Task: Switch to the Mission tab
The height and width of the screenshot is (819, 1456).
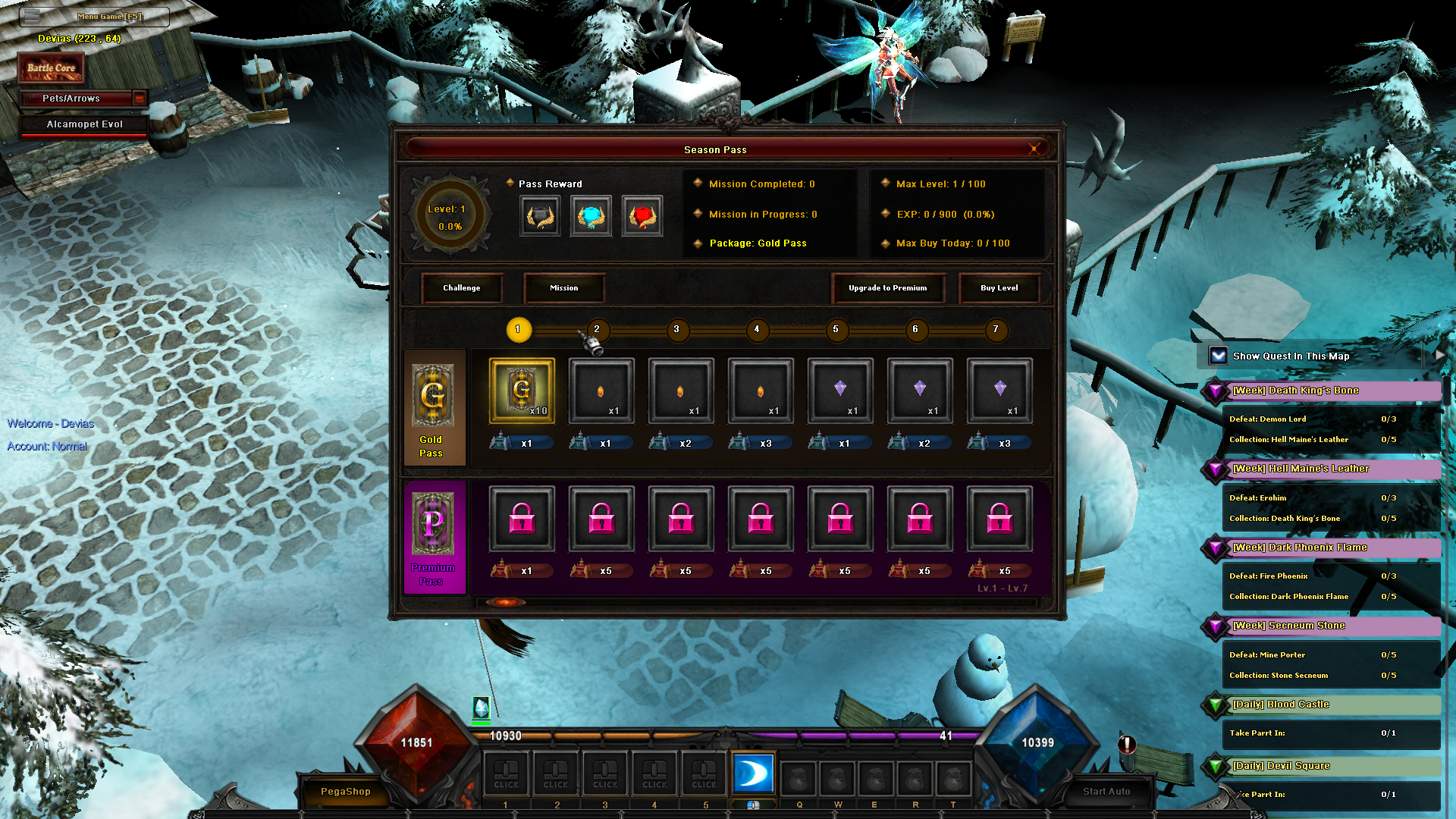Action: [x=564, y=287]
